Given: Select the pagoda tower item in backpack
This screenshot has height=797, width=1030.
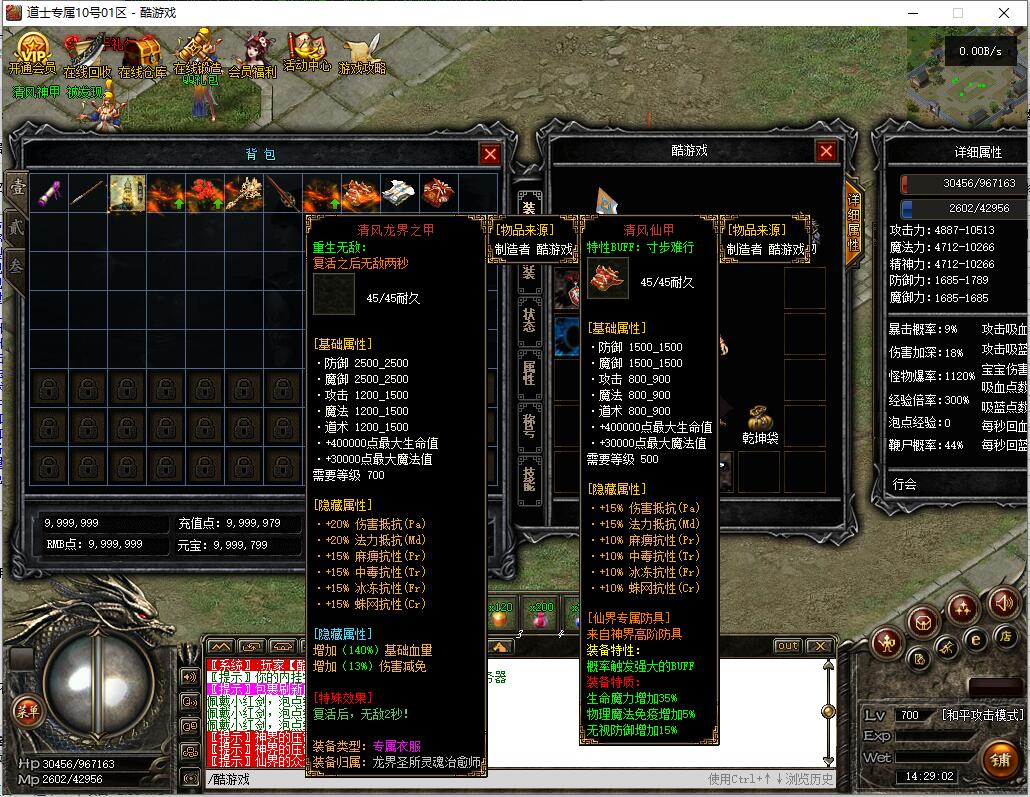Looking at the screenshot, I should (x=127, y=193).
